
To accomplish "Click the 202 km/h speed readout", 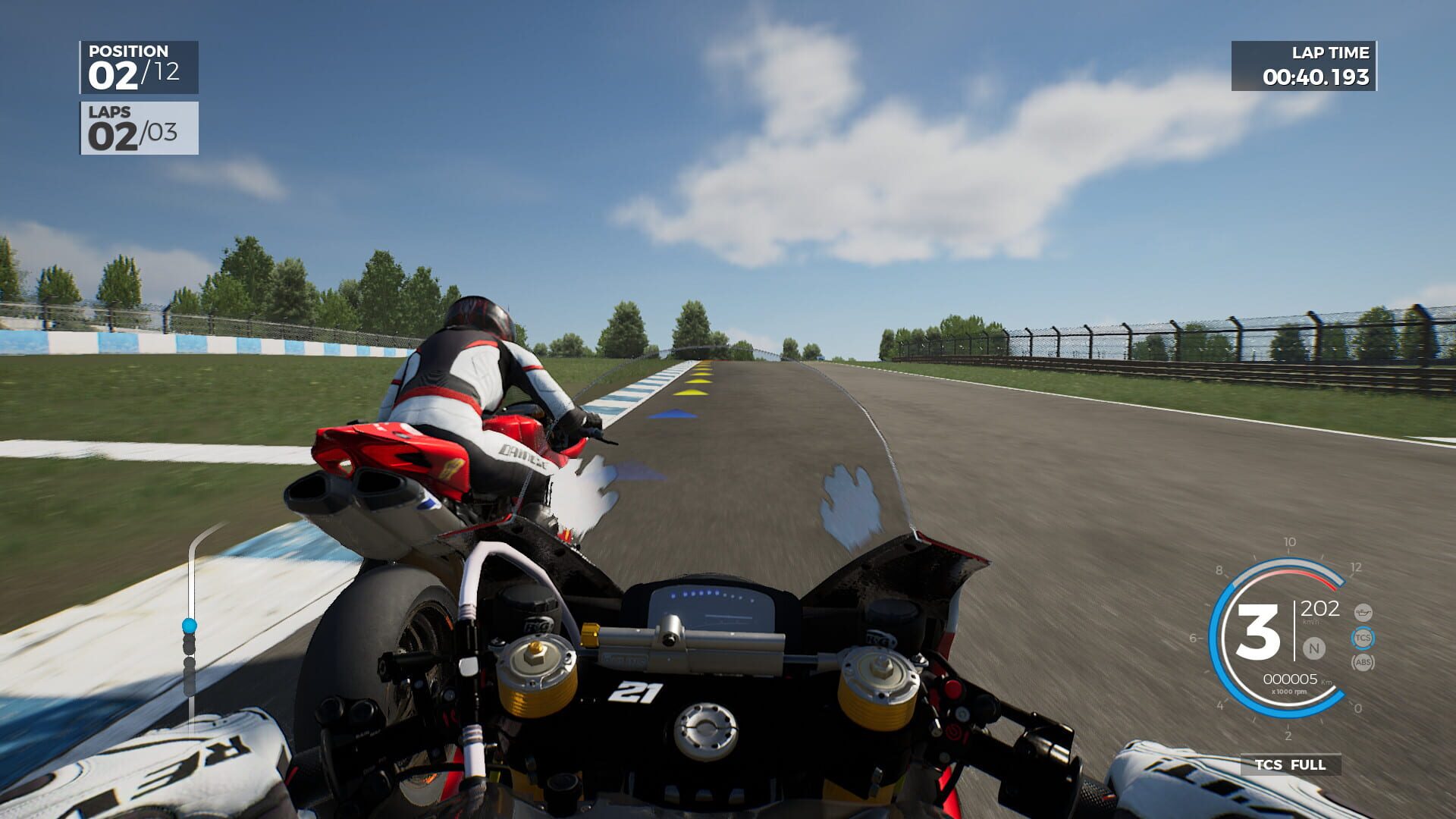I will 1321,609.
